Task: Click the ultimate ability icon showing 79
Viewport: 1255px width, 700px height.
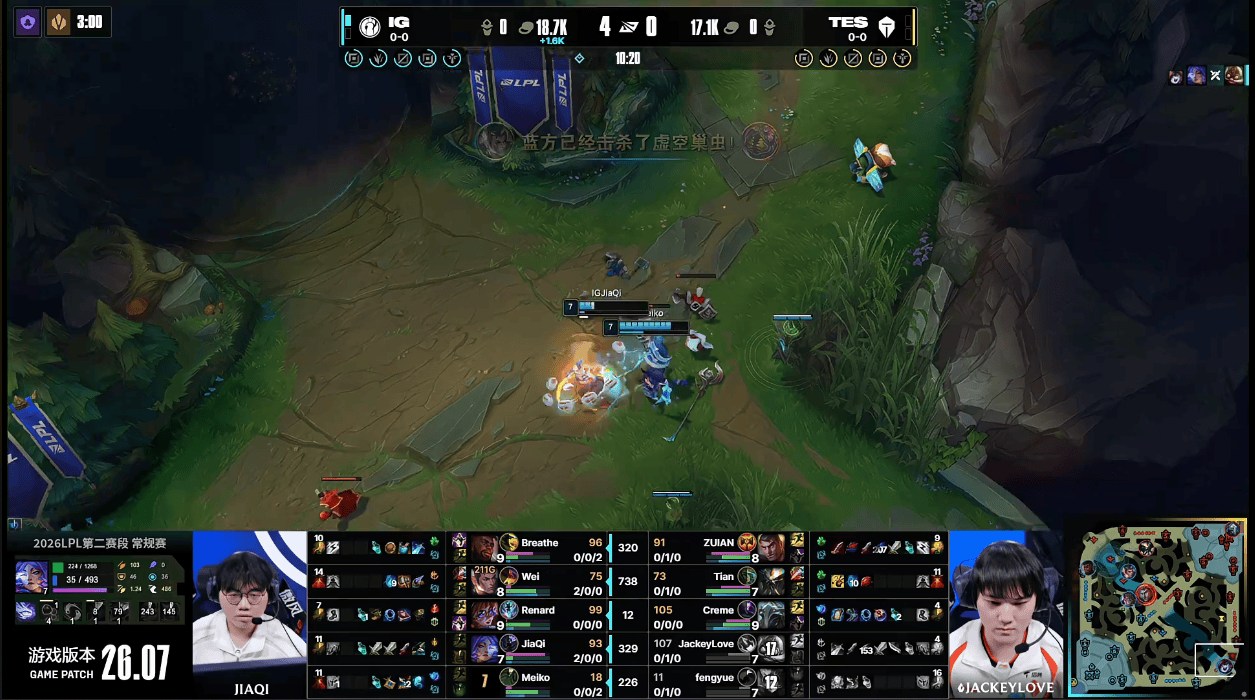Action: [x=118, y=612]
